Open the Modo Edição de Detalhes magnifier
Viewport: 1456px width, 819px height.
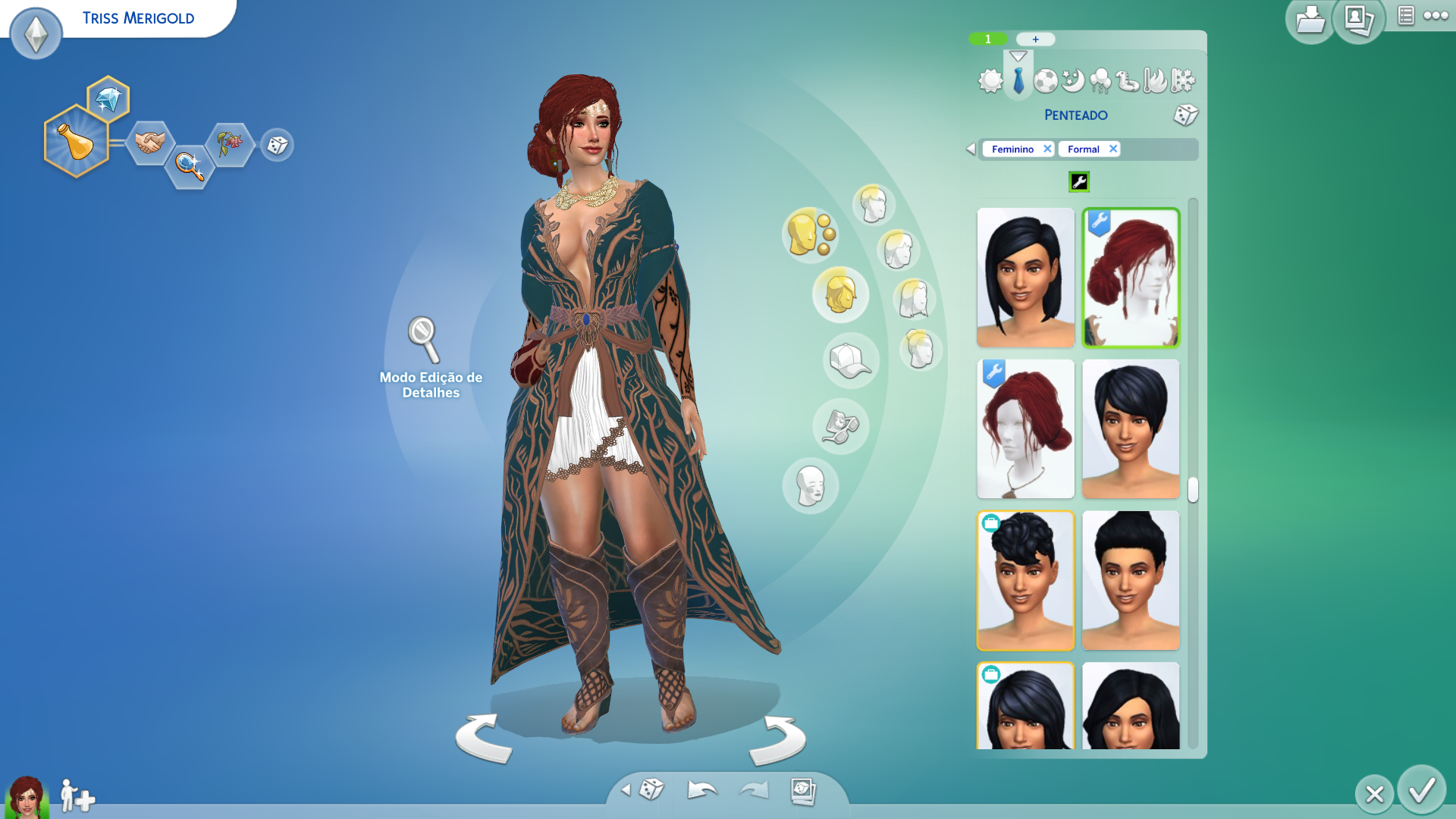click(x=423, y=339)
